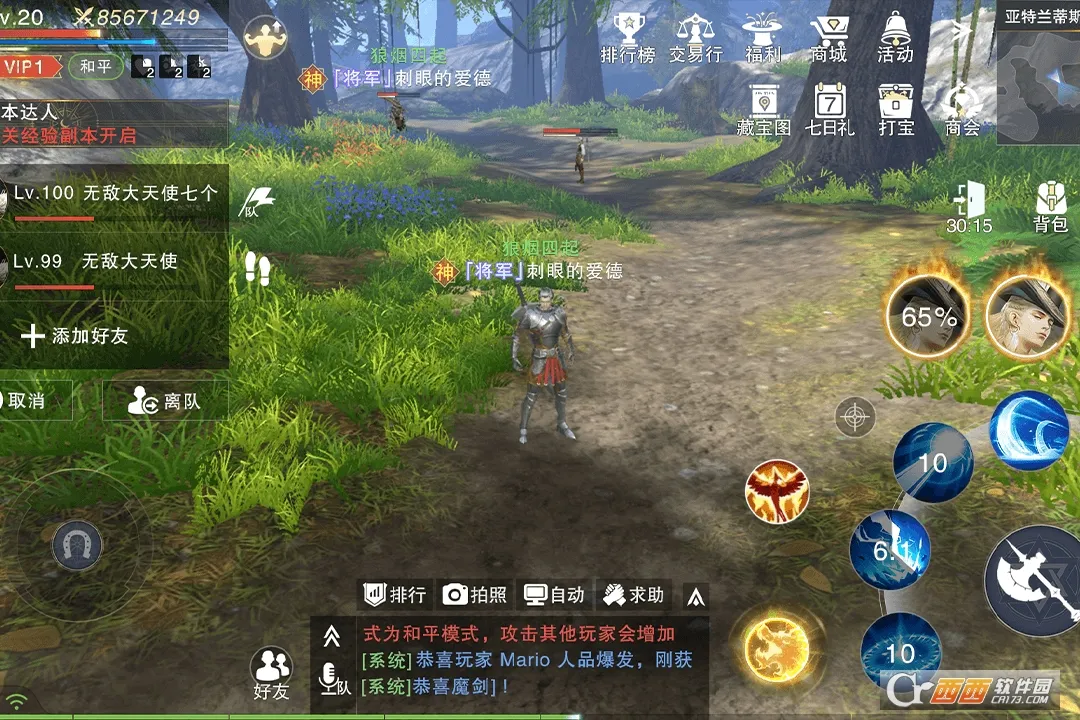Take a photo with the 拍照 button
The height and width of the screenshot is (720, 1080).
click(475, 595)
